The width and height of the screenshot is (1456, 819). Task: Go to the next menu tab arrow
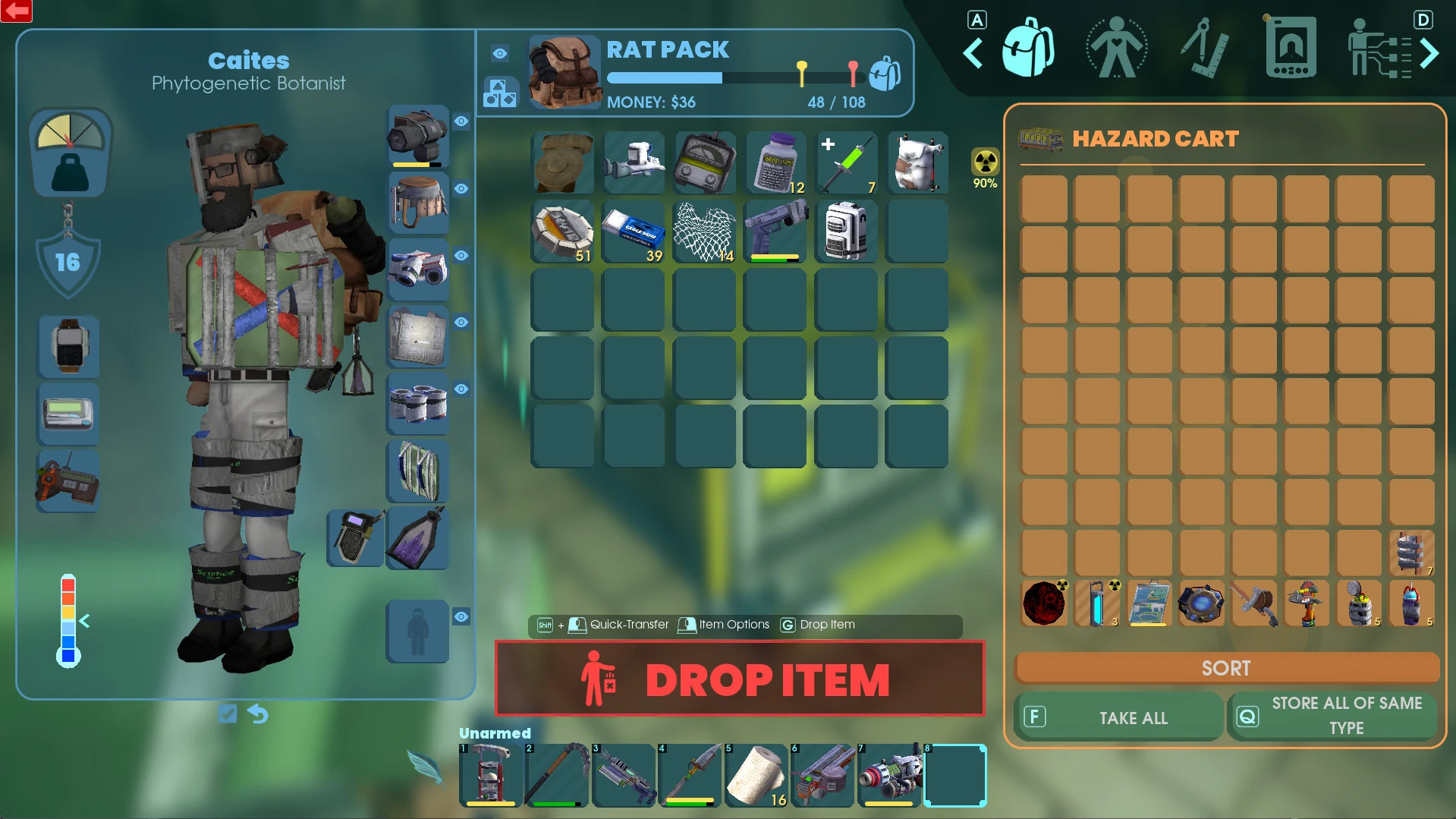click(1429, 53)
